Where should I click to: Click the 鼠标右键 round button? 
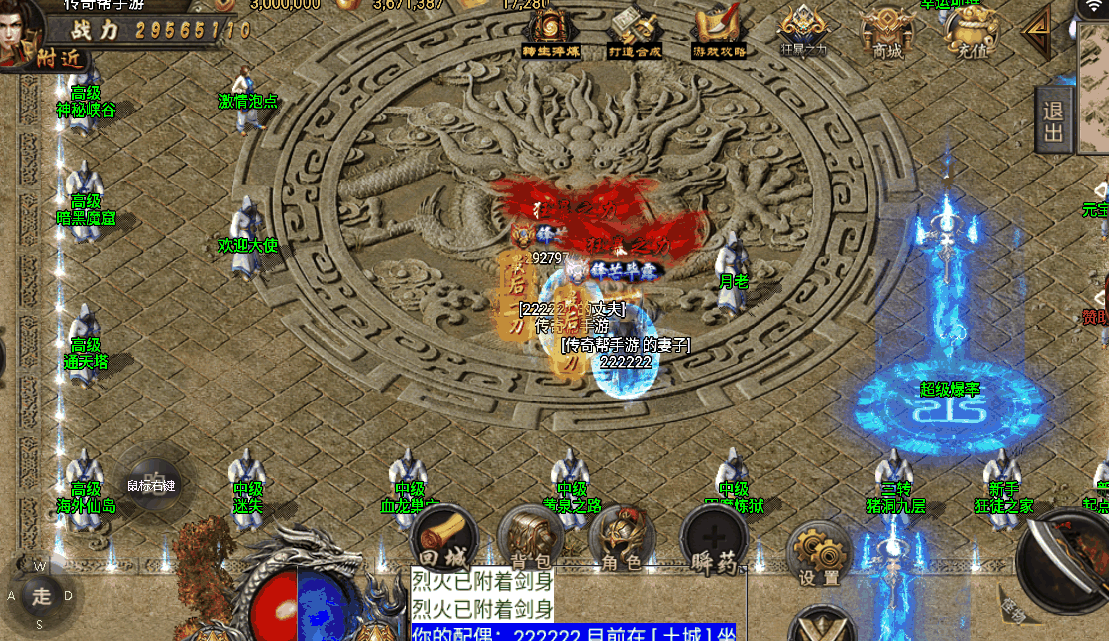coord(151,485)
